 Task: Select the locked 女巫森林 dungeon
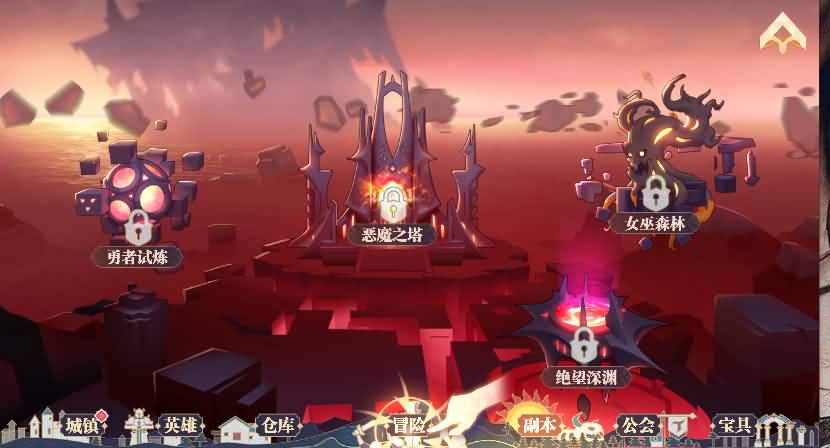[655, 190]
